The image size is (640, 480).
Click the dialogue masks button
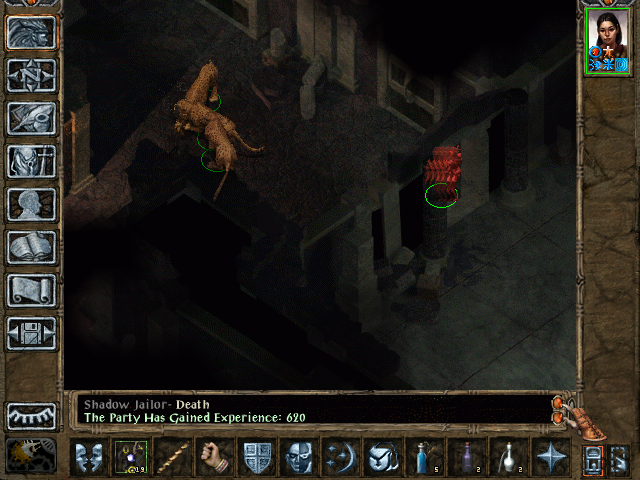pos(88,458)
